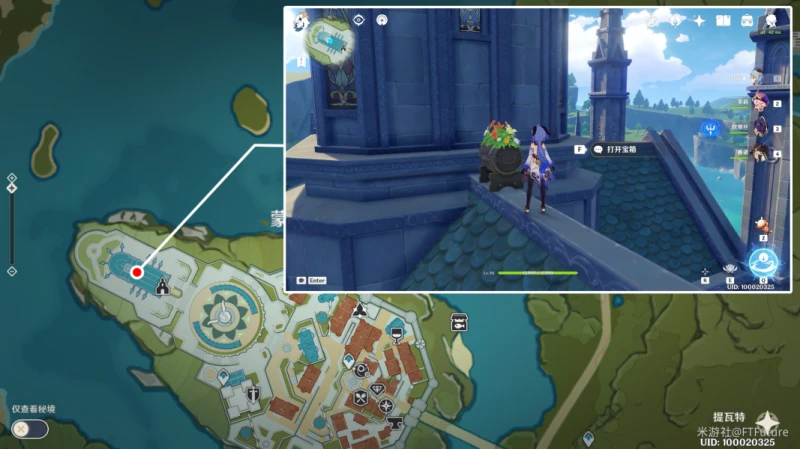Open the 提瓦特 region selector star button

point(770,421)
